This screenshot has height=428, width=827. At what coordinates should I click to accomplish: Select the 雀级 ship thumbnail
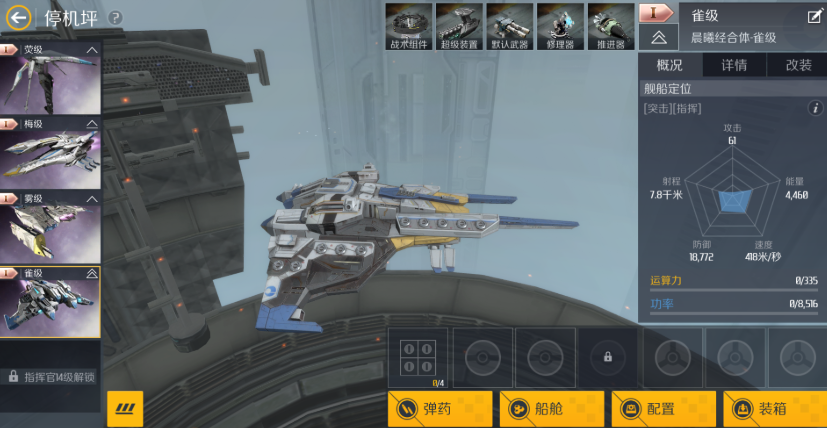pyautogui.click(x=50, y=302)
